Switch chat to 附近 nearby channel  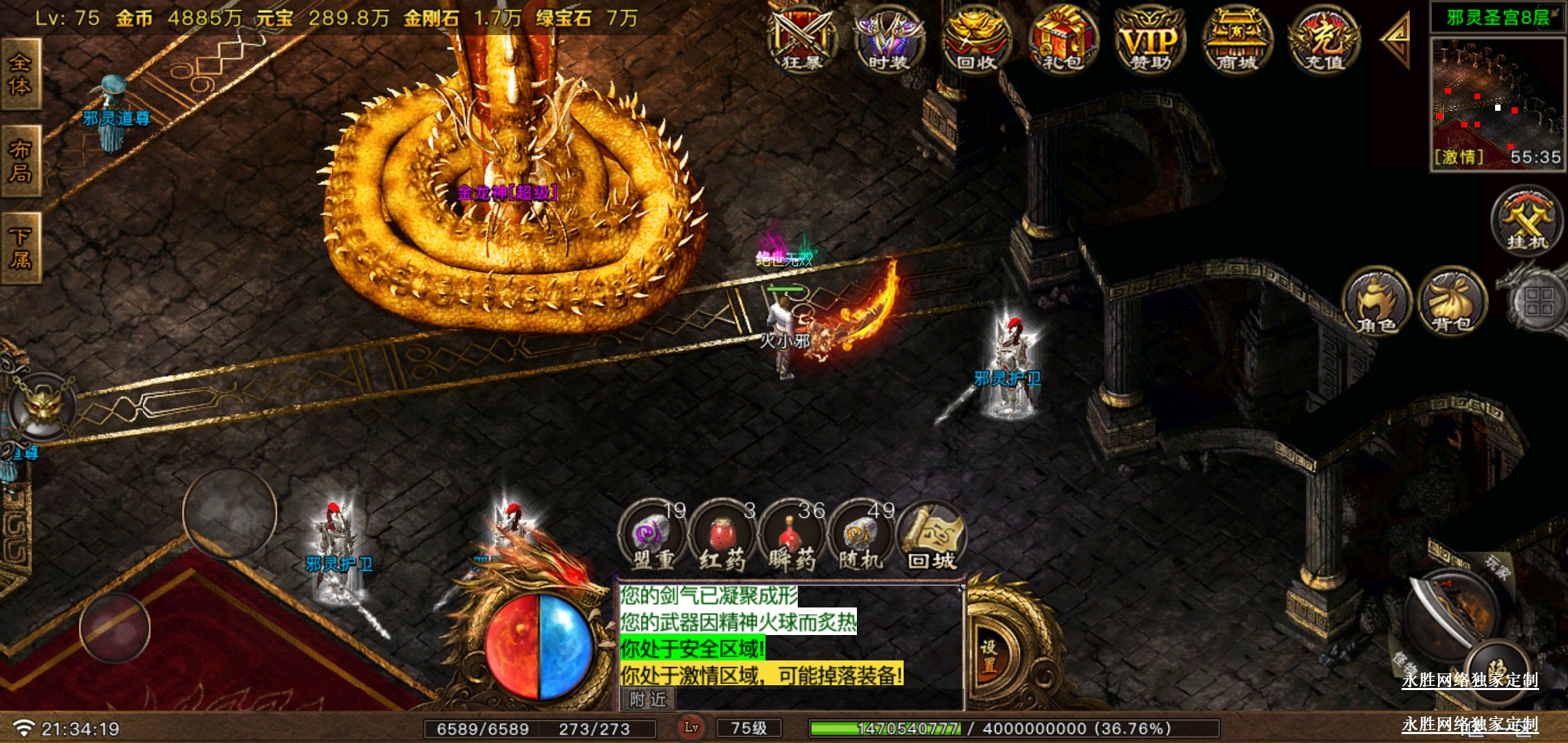tap(648, 700)
